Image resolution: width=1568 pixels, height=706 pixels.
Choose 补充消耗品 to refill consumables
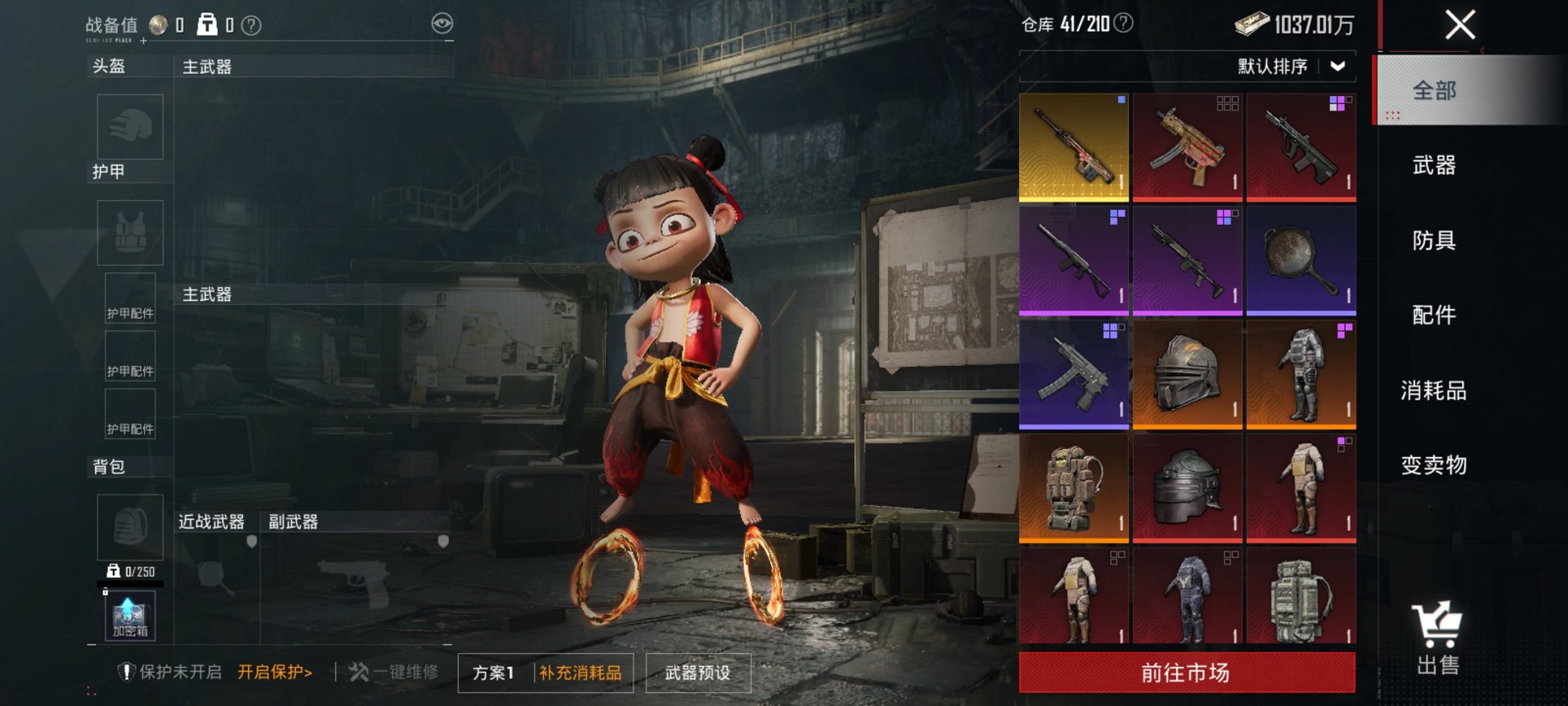(580, 673)
